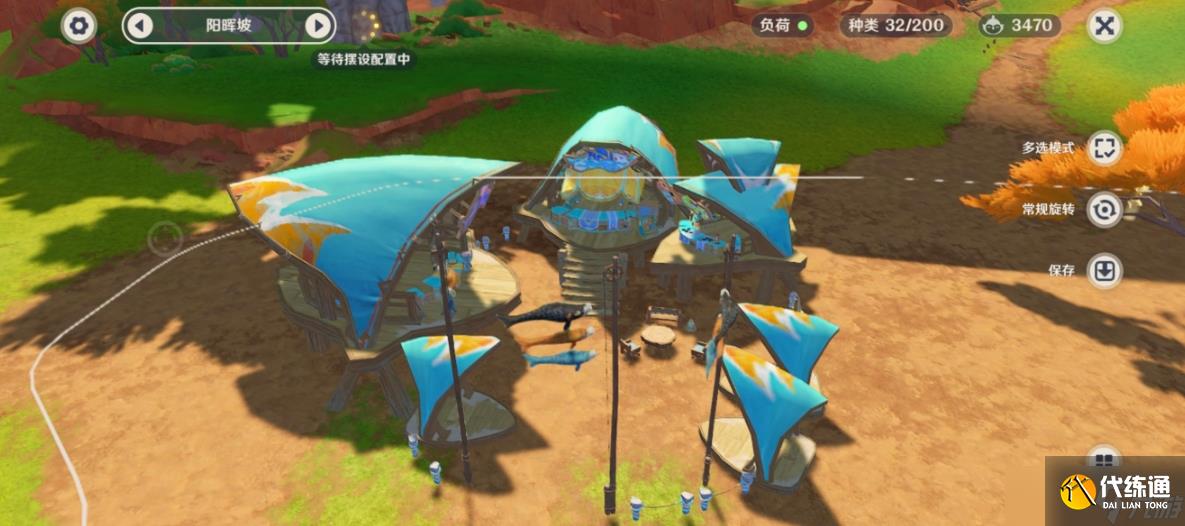Enable multi-select mode (多选模式)
The width and height of the screenshot is (1185, 526).
click(x=1104, y=149)
